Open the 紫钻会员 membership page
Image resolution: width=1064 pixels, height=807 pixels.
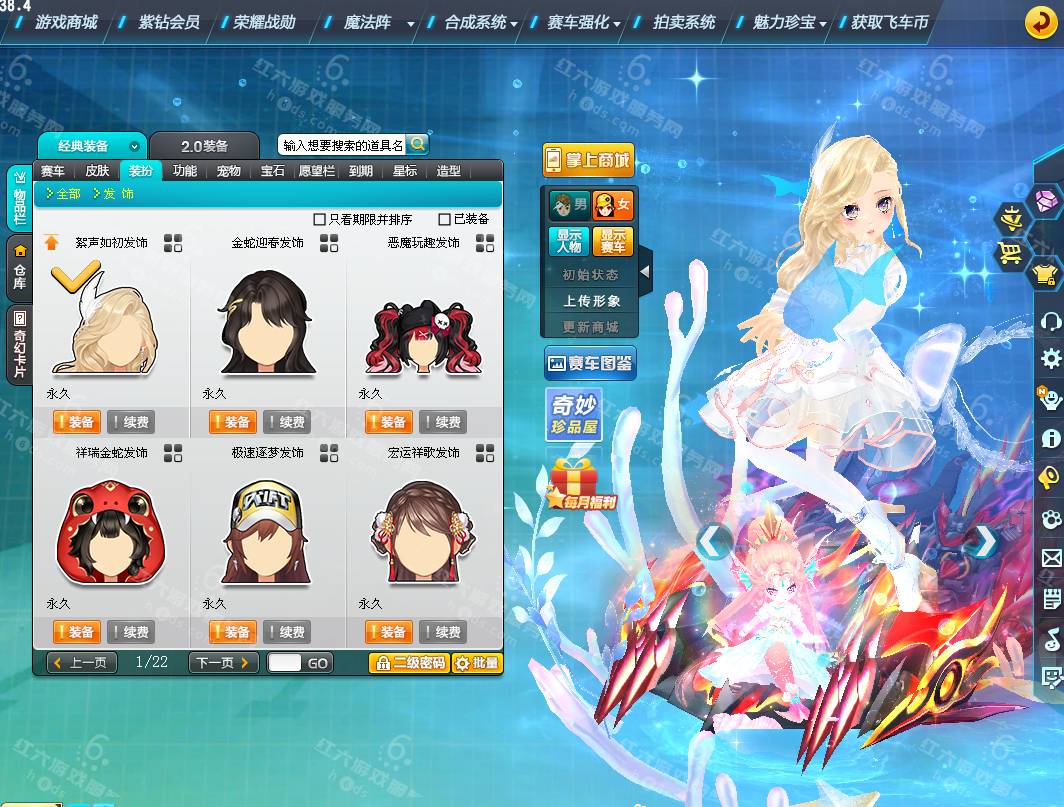point(169,22)
